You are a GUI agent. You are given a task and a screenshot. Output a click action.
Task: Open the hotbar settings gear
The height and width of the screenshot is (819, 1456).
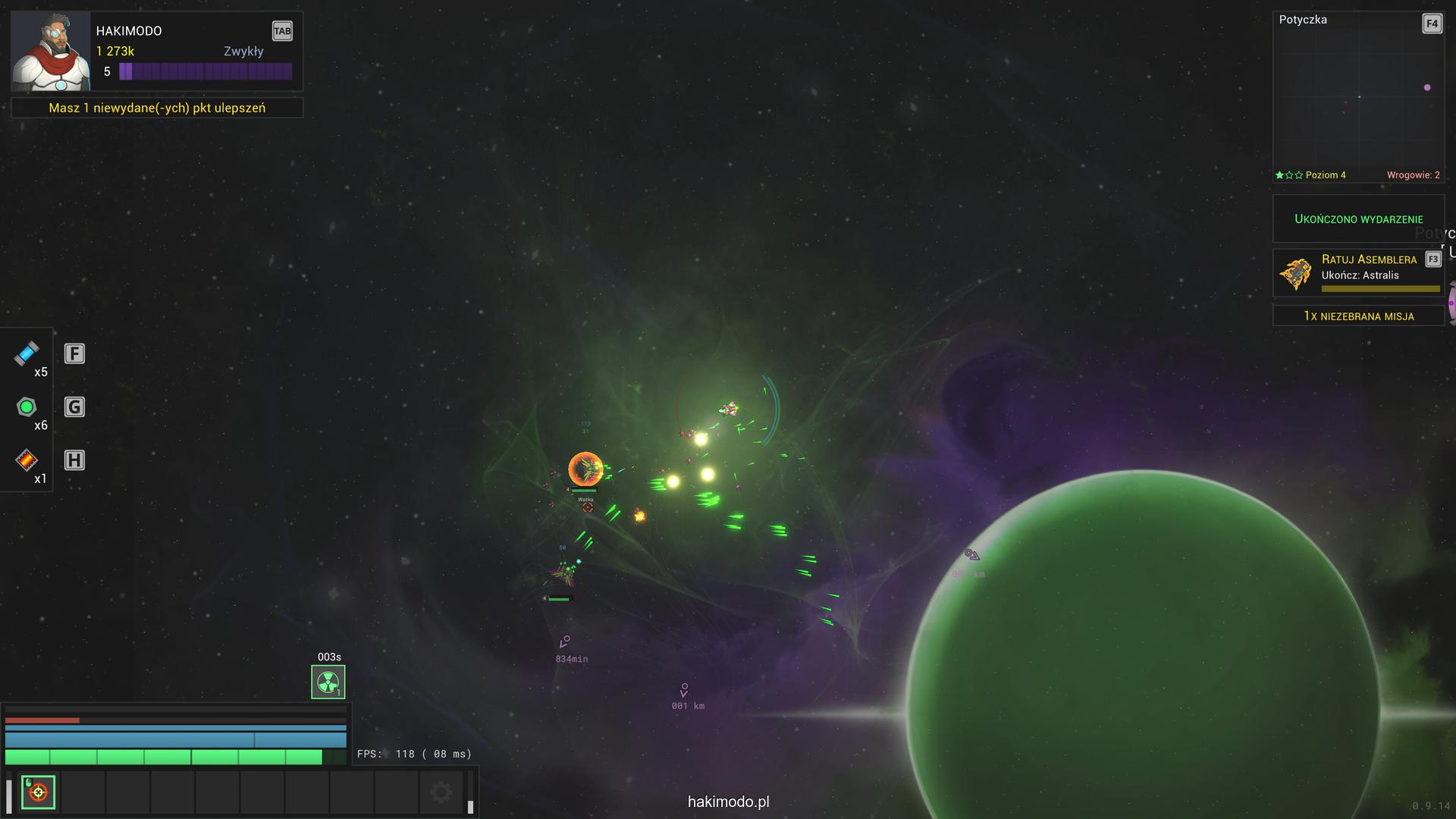tap(441, 792)
